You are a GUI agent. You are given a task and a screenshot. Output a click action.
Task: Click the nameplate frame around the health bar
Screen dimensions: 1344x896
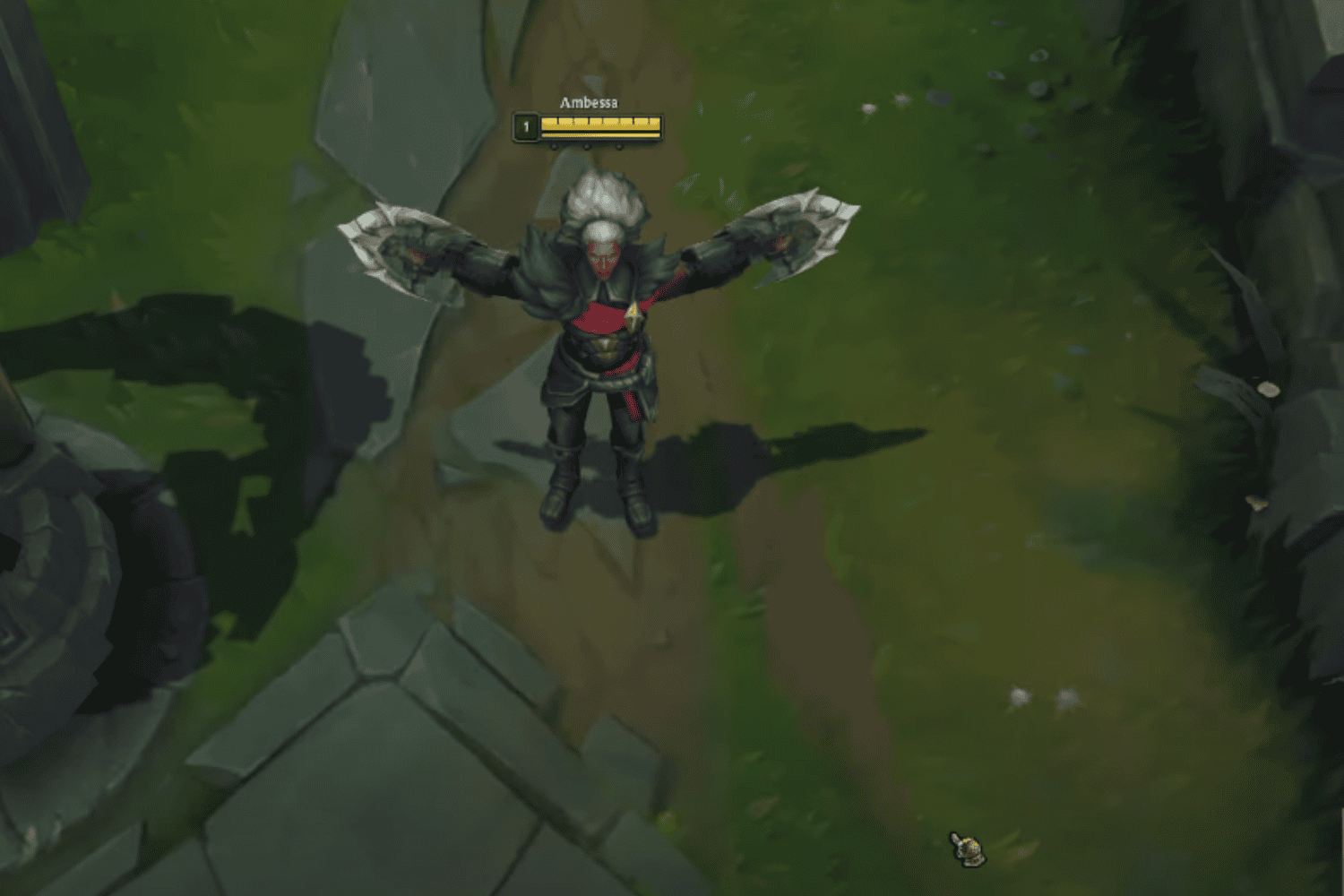(663, 128)
